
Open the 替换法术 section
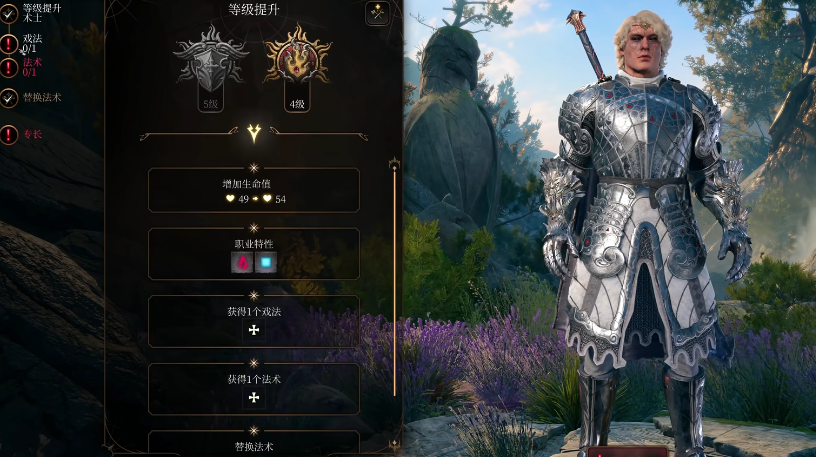coord(254,443)
